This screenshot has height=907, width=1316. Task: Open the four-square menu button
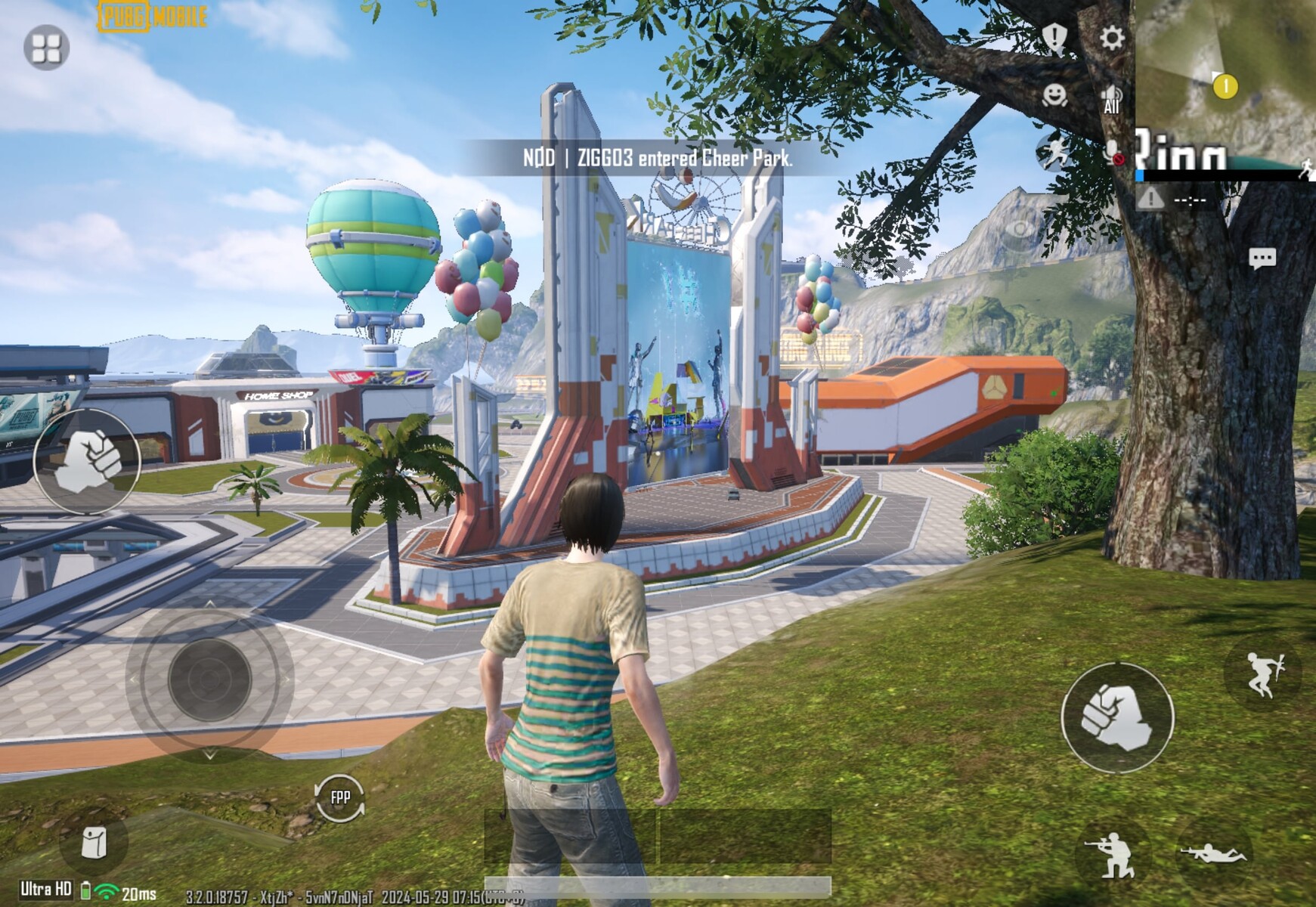[x=46, y=48]
